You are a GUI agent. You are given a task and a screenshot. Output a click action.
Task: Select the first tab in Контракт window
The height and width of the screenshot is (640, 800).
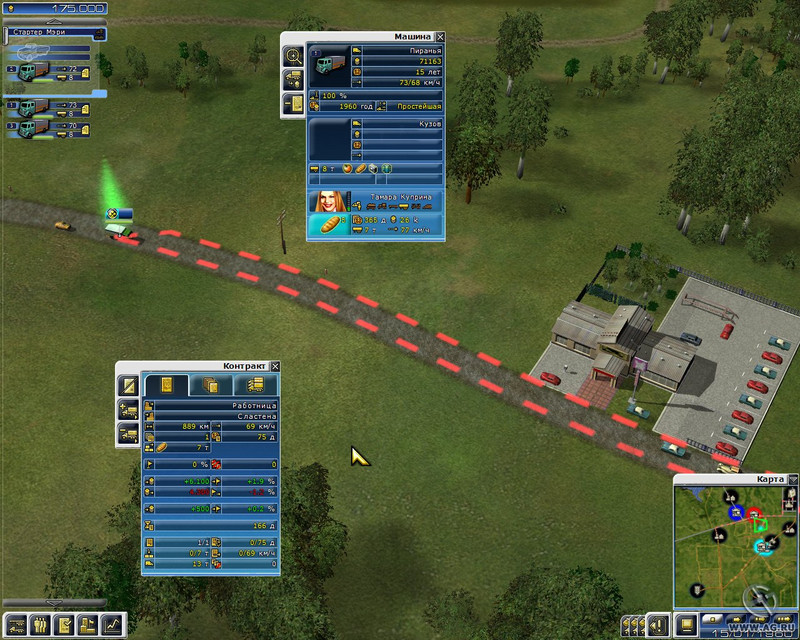tap(166, 385)
